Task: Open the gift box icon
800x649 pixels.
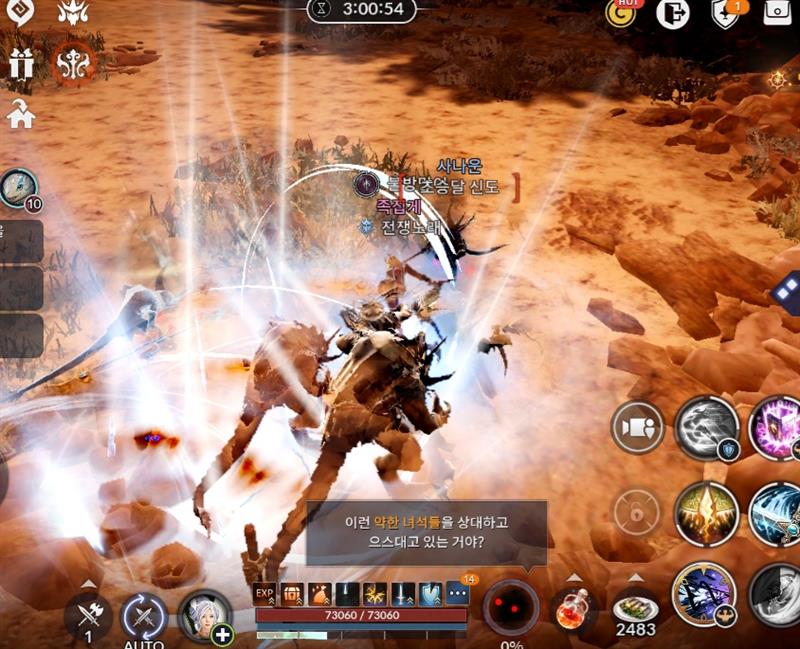Action: pyautogui.click(x=21, y=63)
